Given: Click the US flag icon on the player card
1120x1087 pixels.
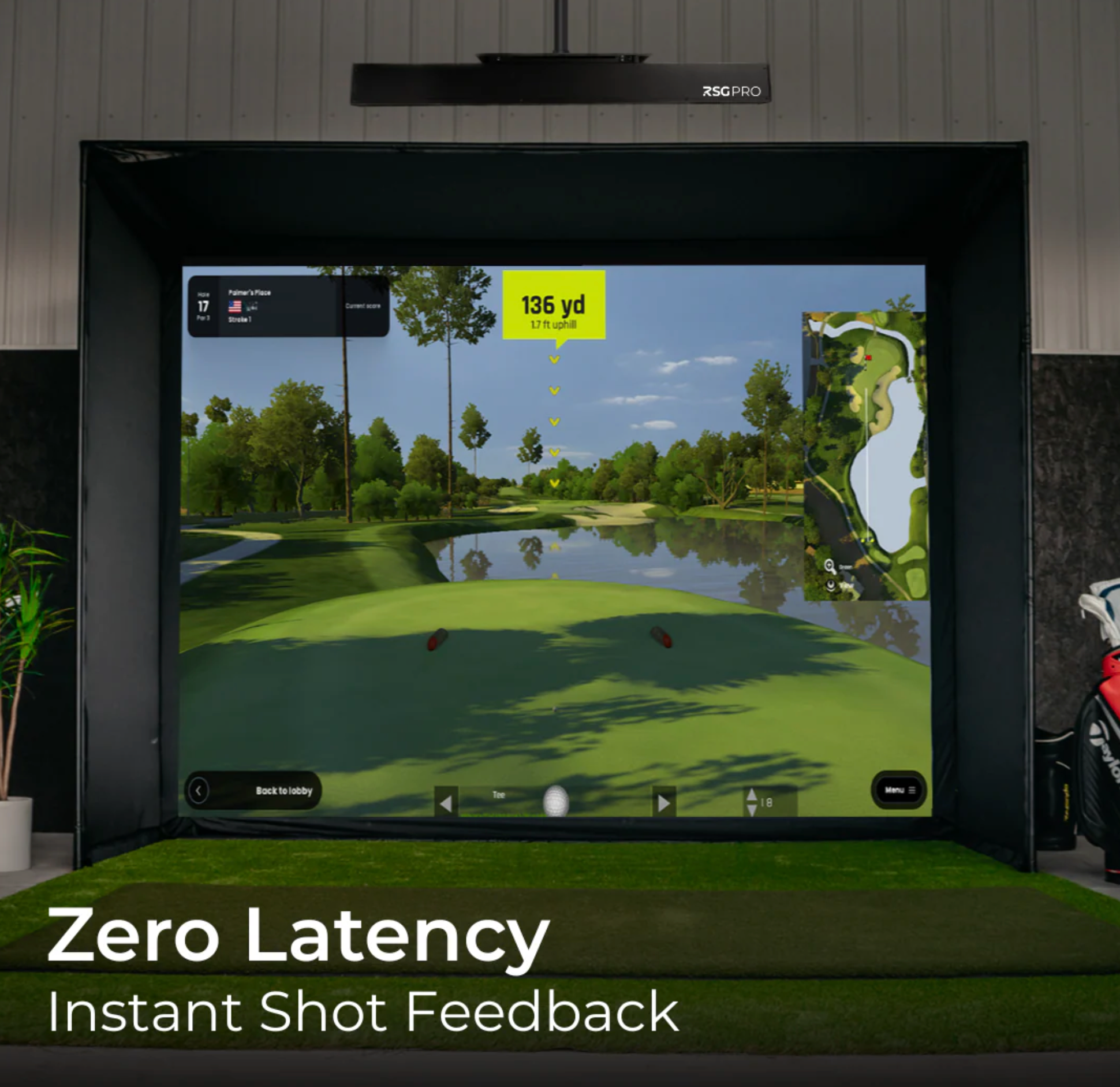Looking at the screenshot, I should pyautogui.click(x=236, y=307).
